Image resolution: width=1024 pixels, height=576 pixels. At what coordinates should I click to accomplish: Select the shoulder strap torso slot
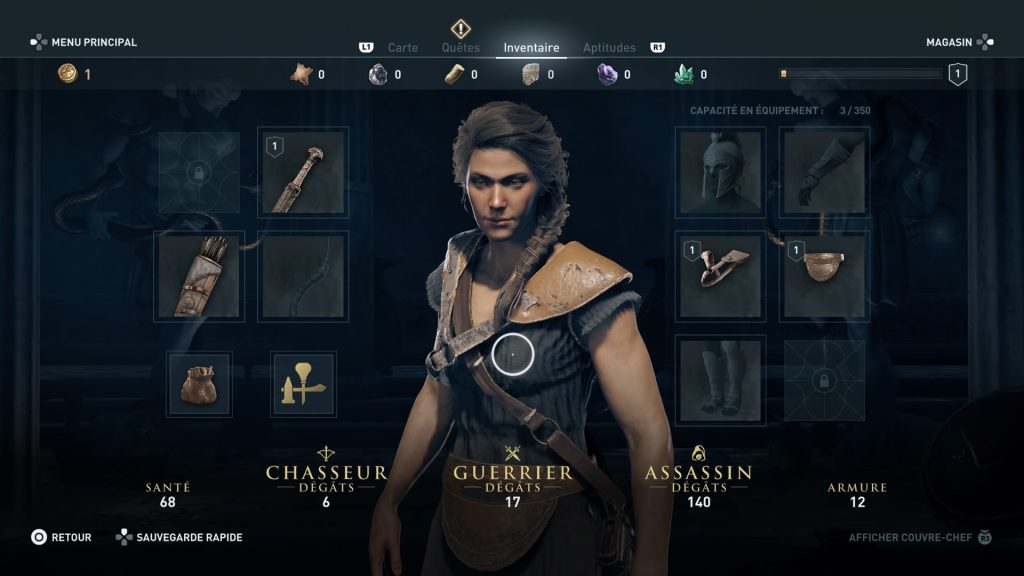click(x=721, y=276)
